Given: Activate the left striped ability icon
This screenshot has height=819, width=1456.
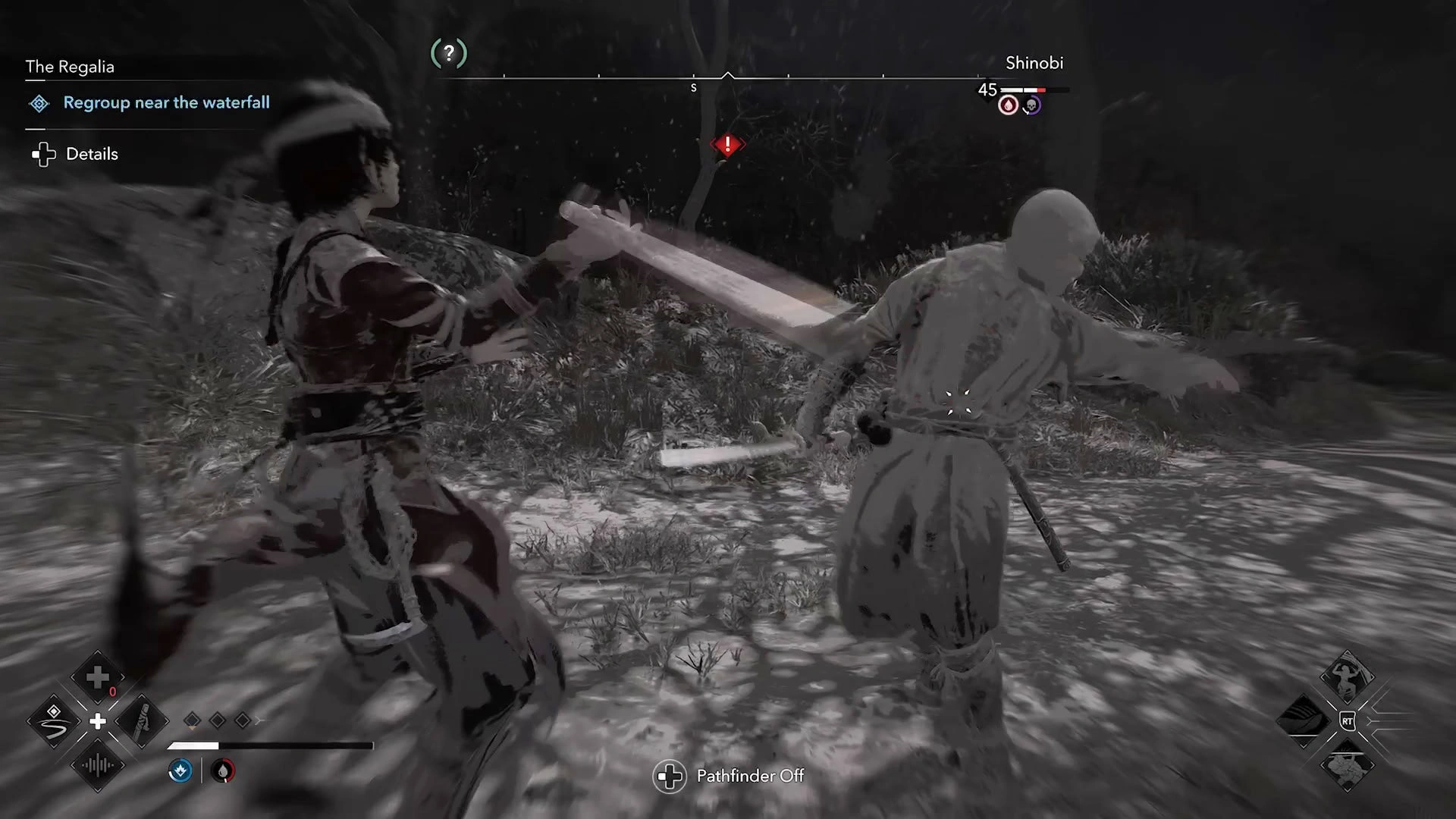Looking at the screenshot, I should (1304, 720).
